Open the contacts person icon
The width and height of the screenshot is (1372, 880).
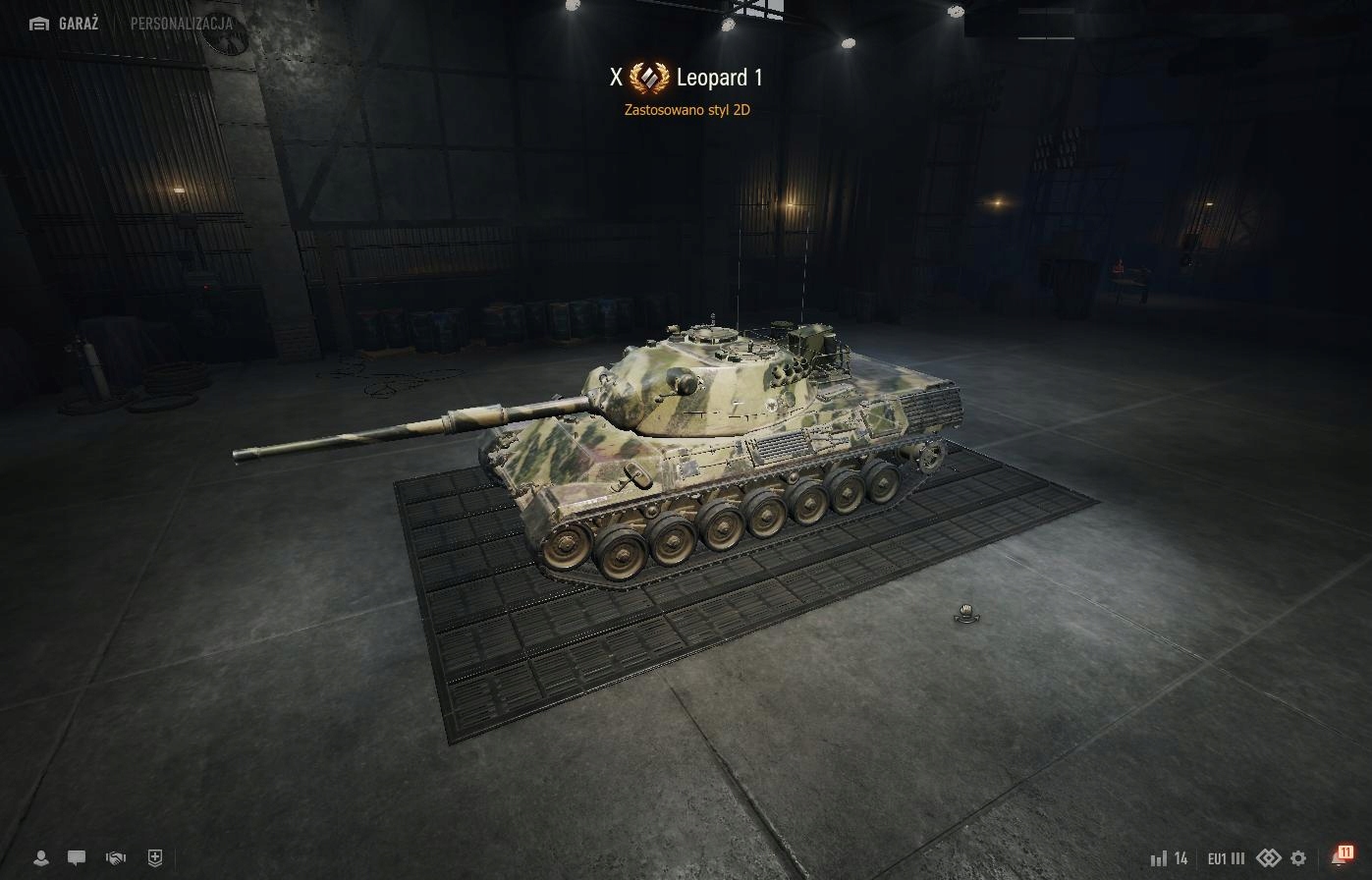pyautogui.click(x=41, y=857)
